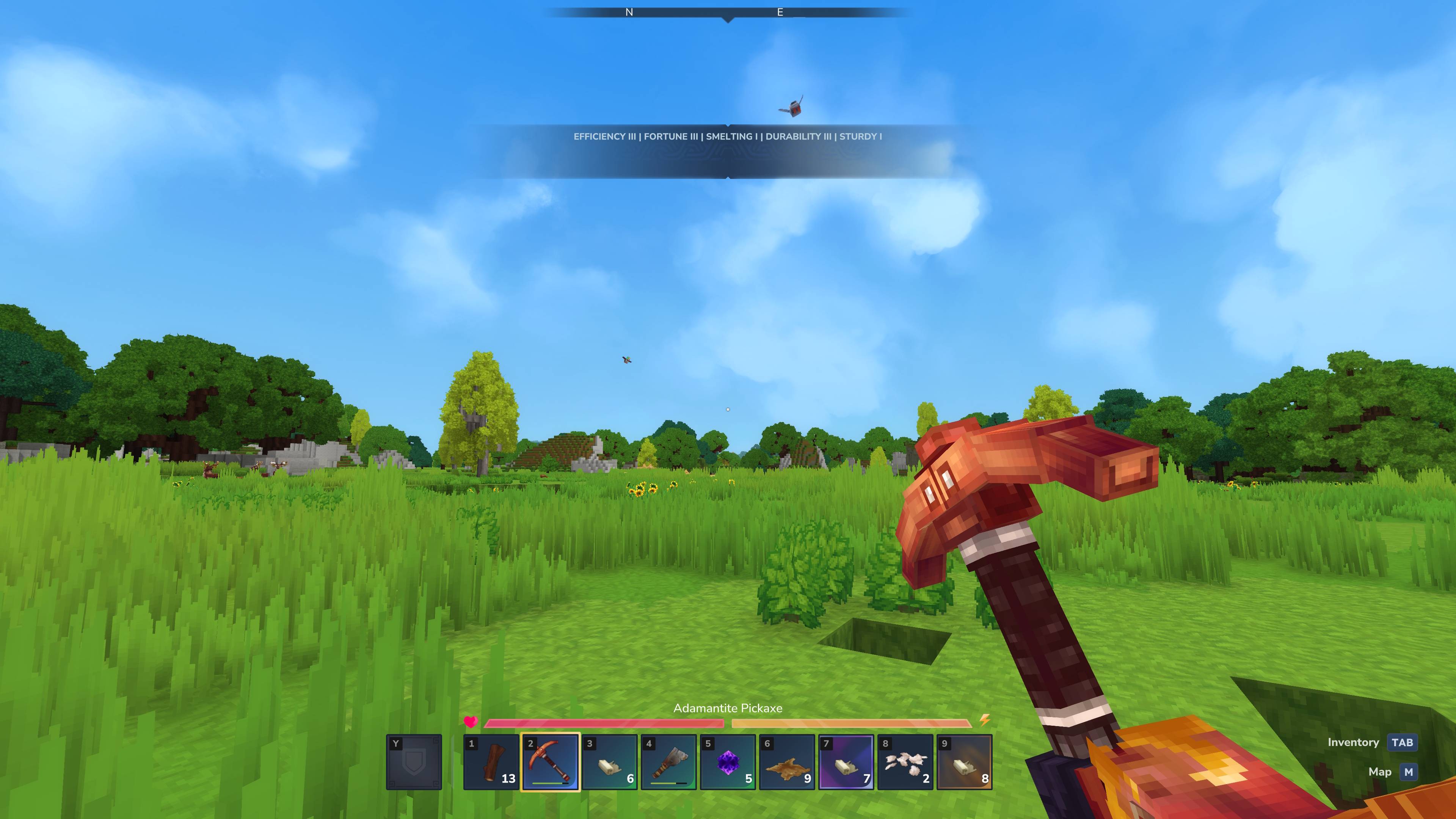
Task: Click the empty shield utility slot
Action: 414,762
